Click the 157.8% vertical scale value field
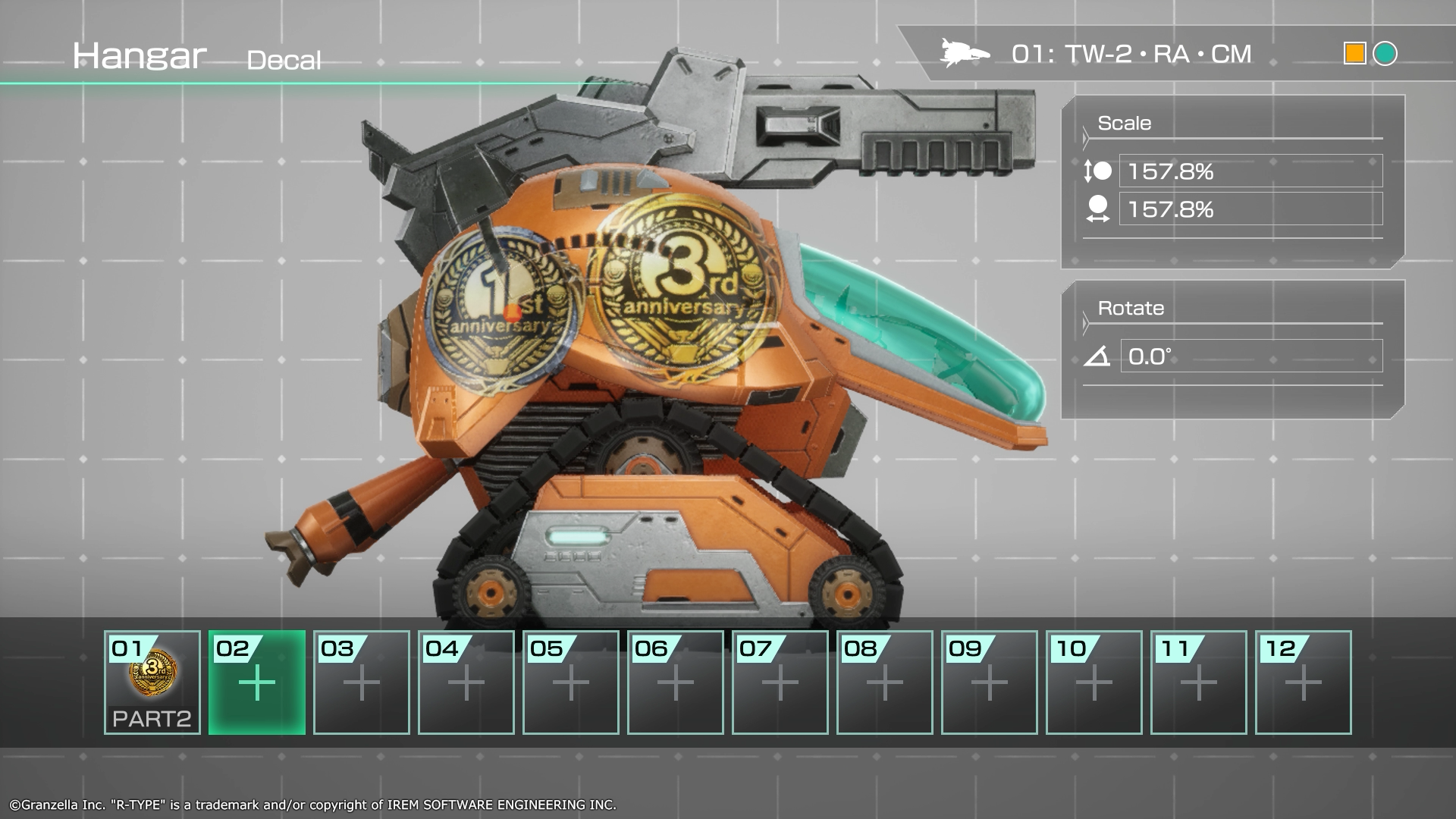This screenshot has width=1456, height=819. 1251,171
